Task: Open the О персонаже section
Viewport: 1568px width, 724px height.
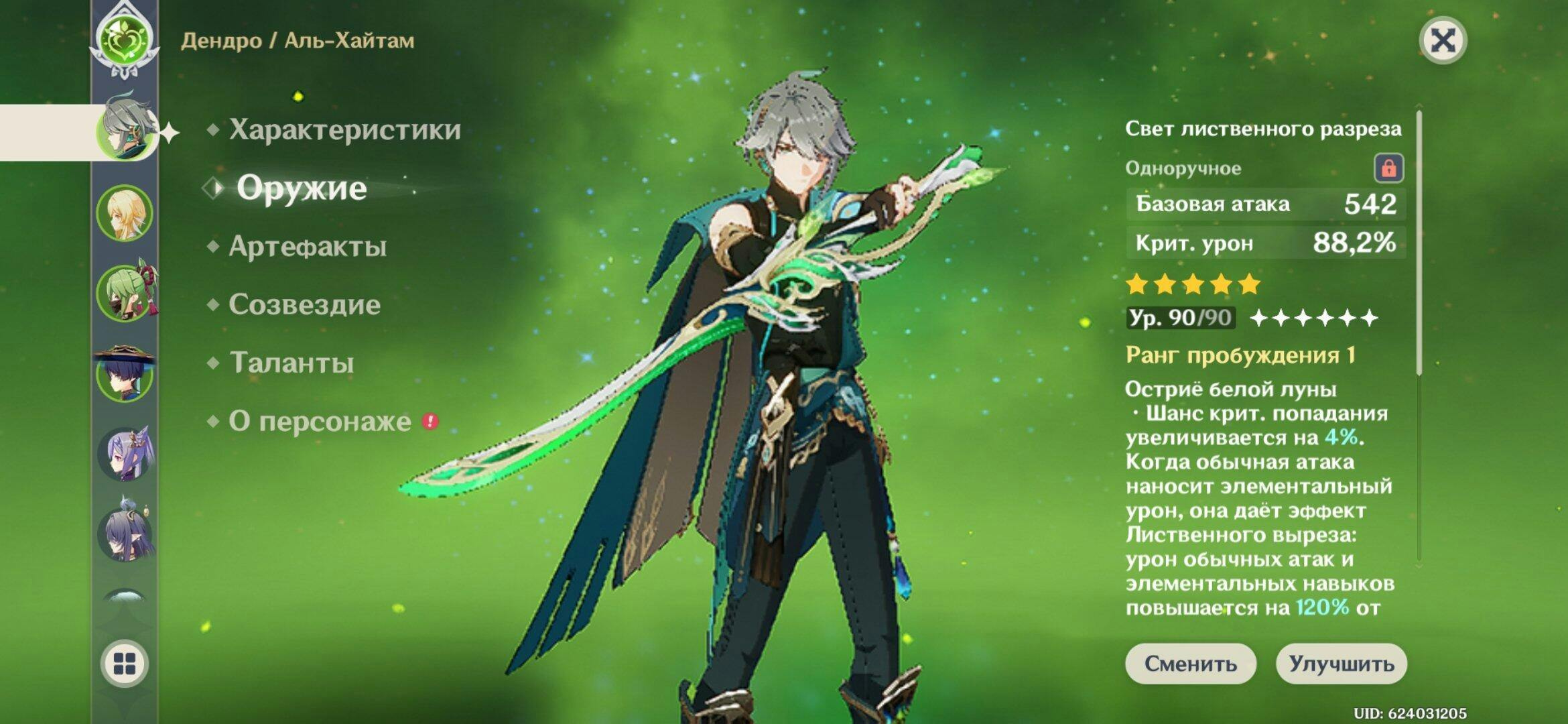Action: pyautogui.click(x=320, y=422)
